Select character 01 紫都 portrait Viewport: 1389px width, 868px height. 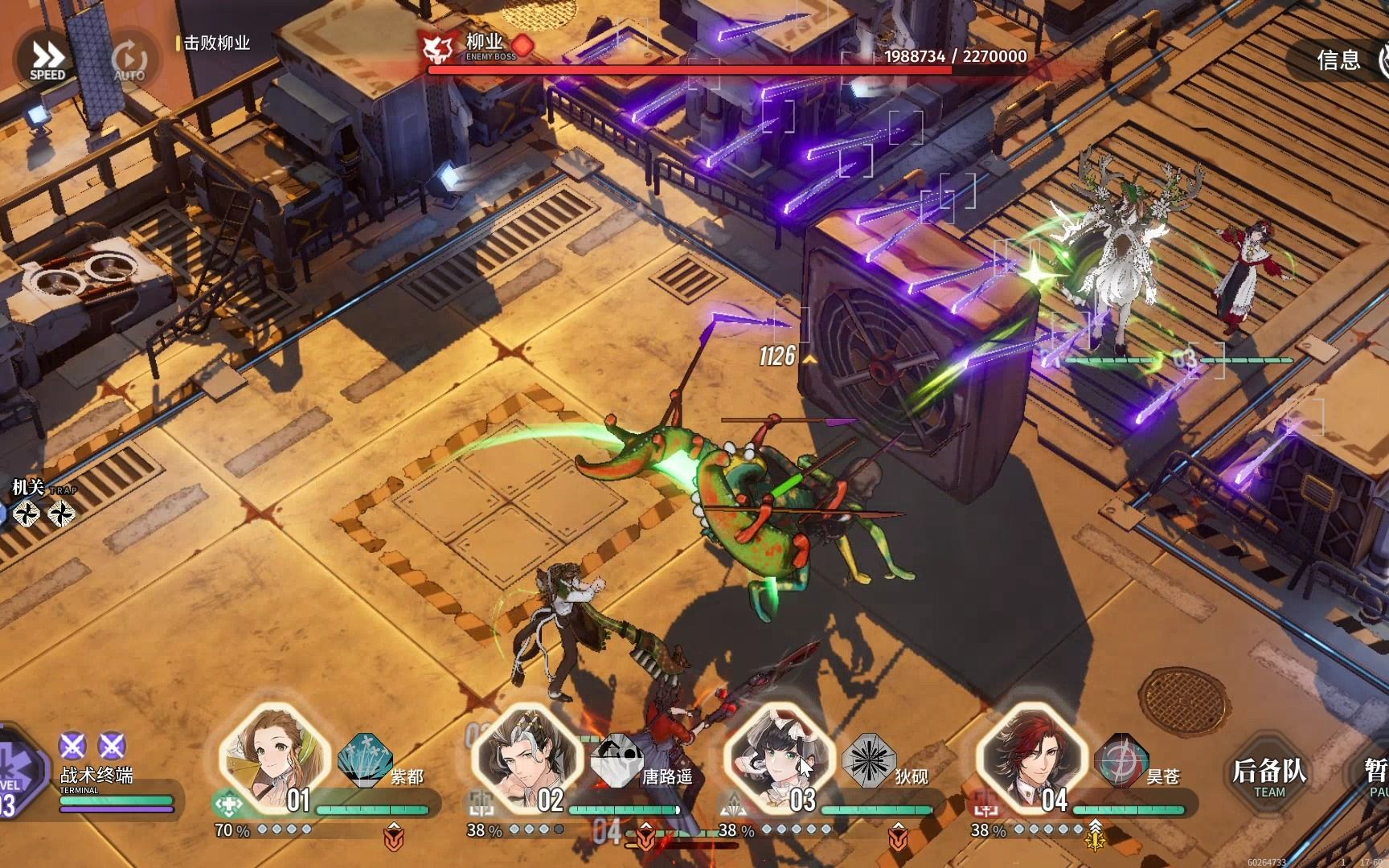click(274, 759)
